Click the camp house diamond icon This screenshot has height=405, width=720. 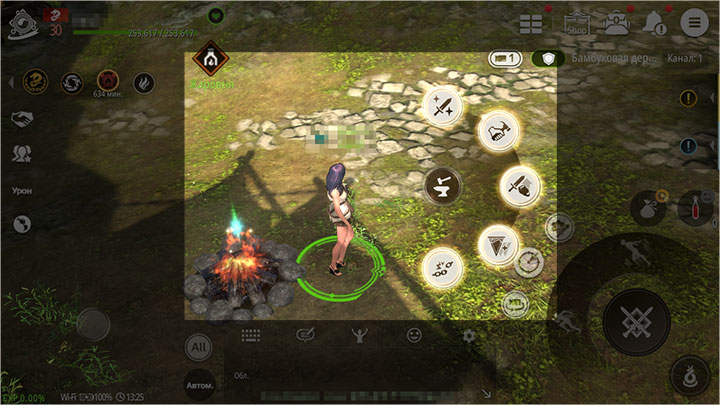tap(210, 60)
